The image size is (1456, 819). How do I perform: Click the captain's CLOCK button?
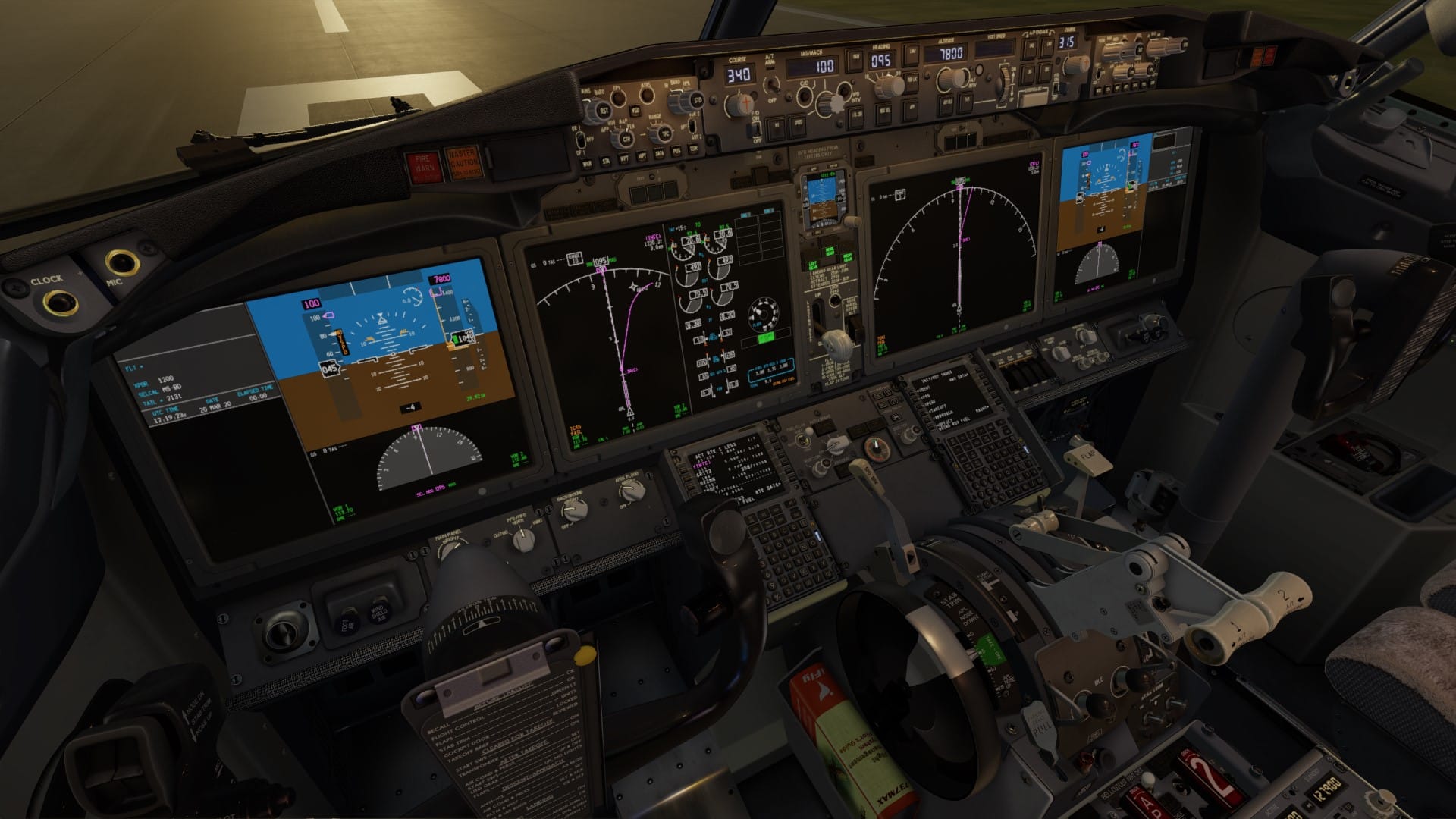coord(60,303)
